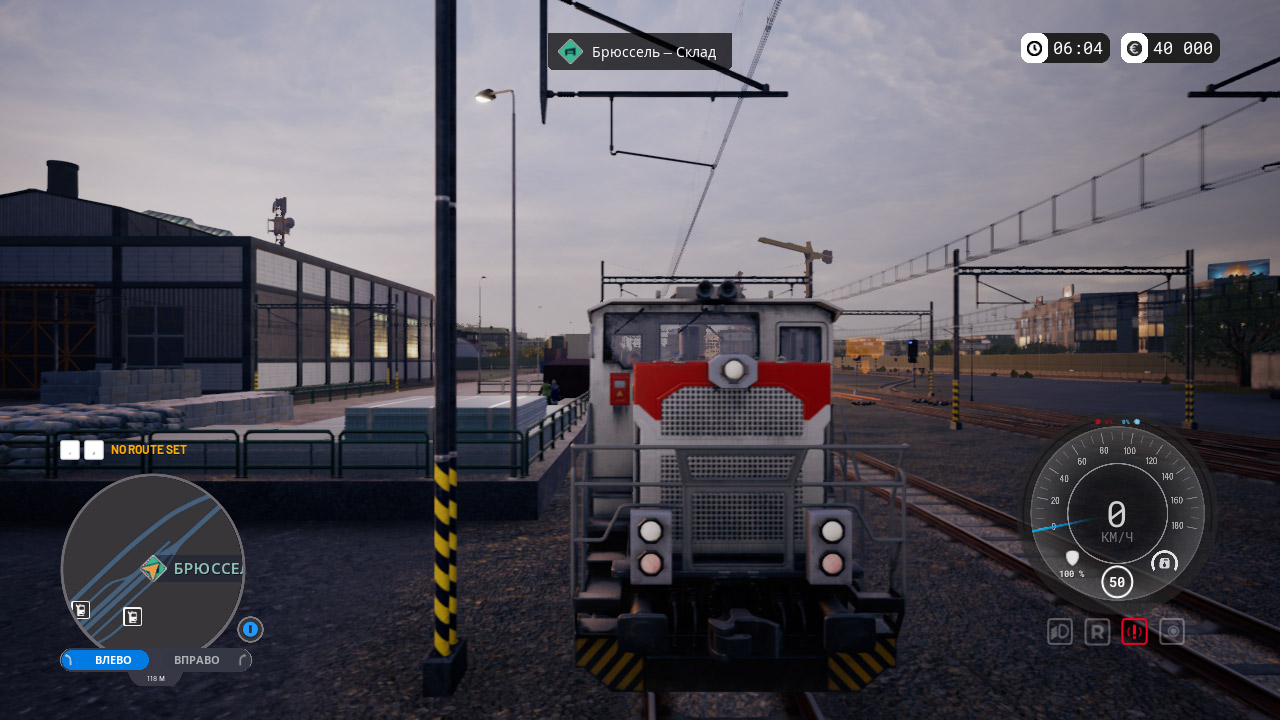Toggle the circular dot icon under speedometer

point(1172,632)
